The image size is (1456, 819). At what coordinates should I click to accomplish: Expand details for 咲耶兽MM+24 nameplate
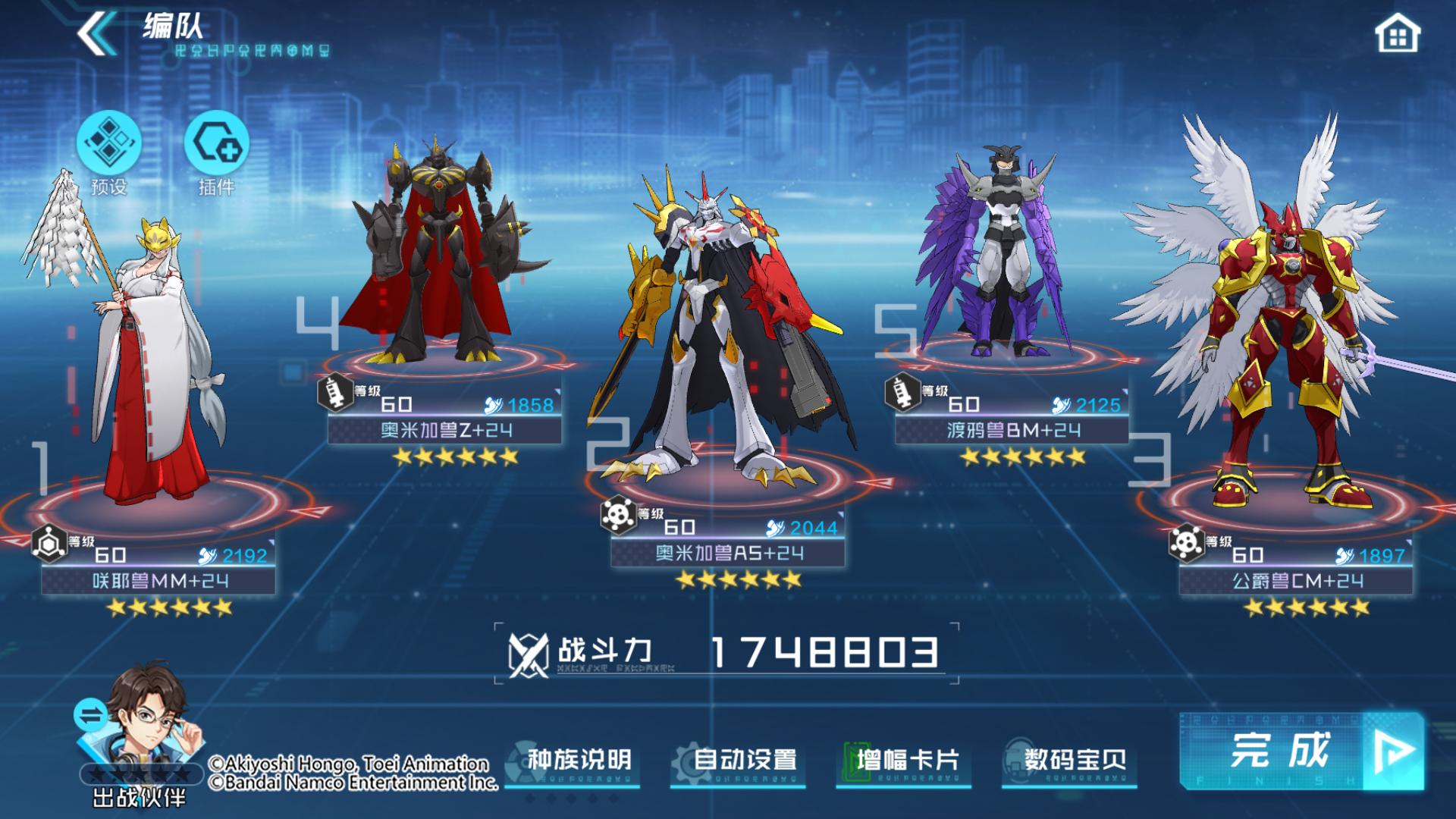coord(160,579)
